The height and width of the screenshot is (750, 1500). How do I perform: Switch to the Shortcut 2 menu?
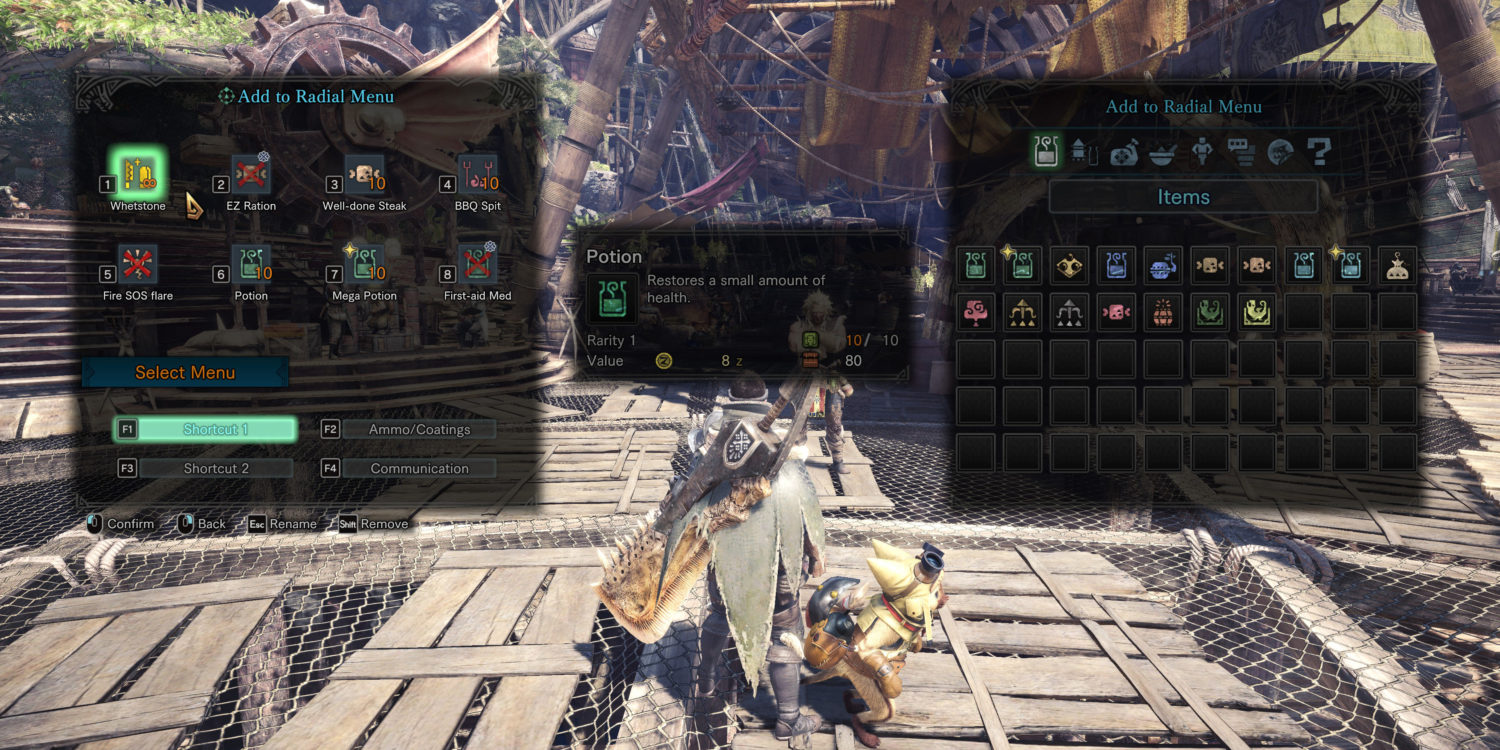216,468
